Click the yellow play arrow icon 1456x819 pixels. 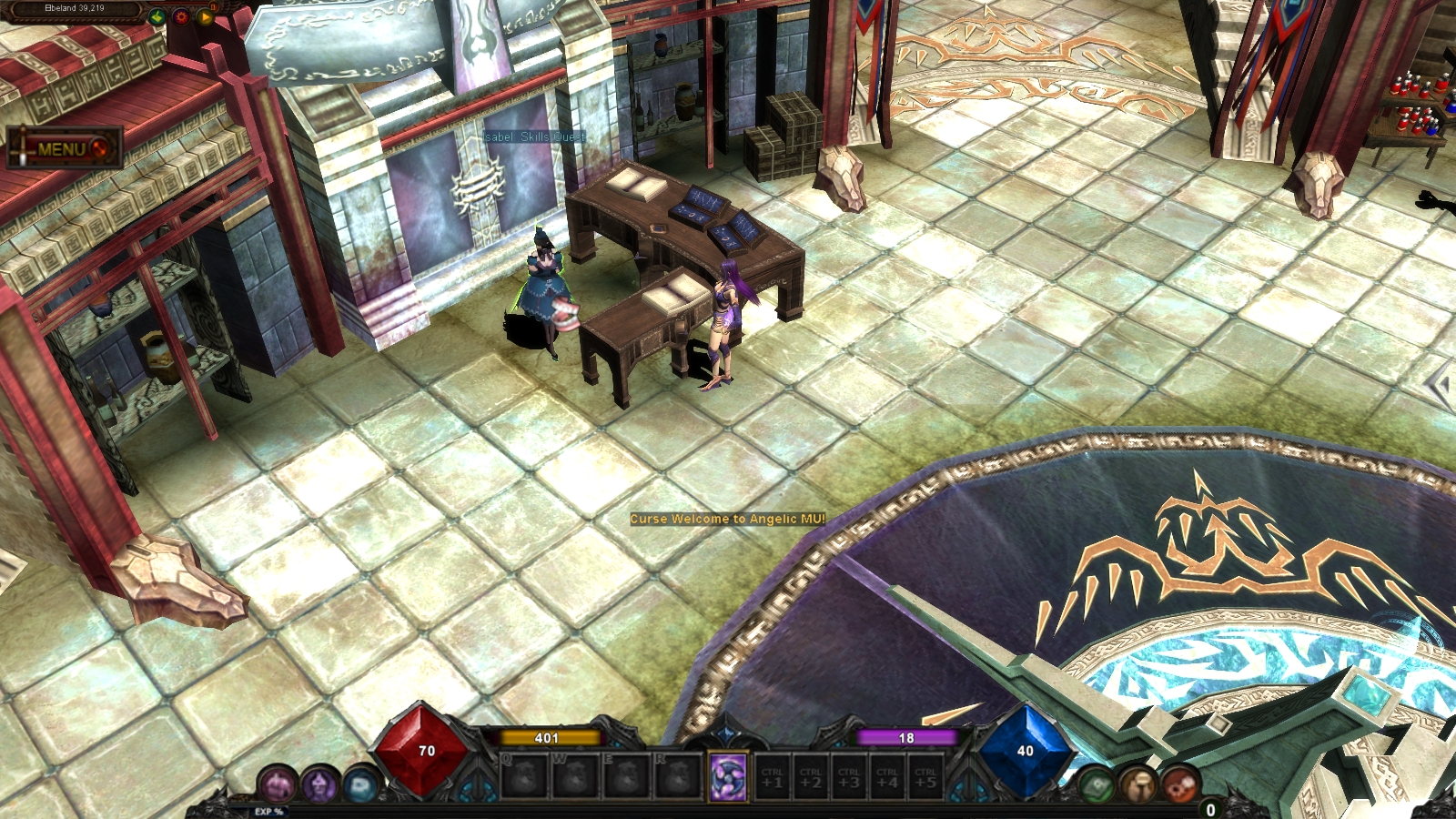[x=205, y=17]
